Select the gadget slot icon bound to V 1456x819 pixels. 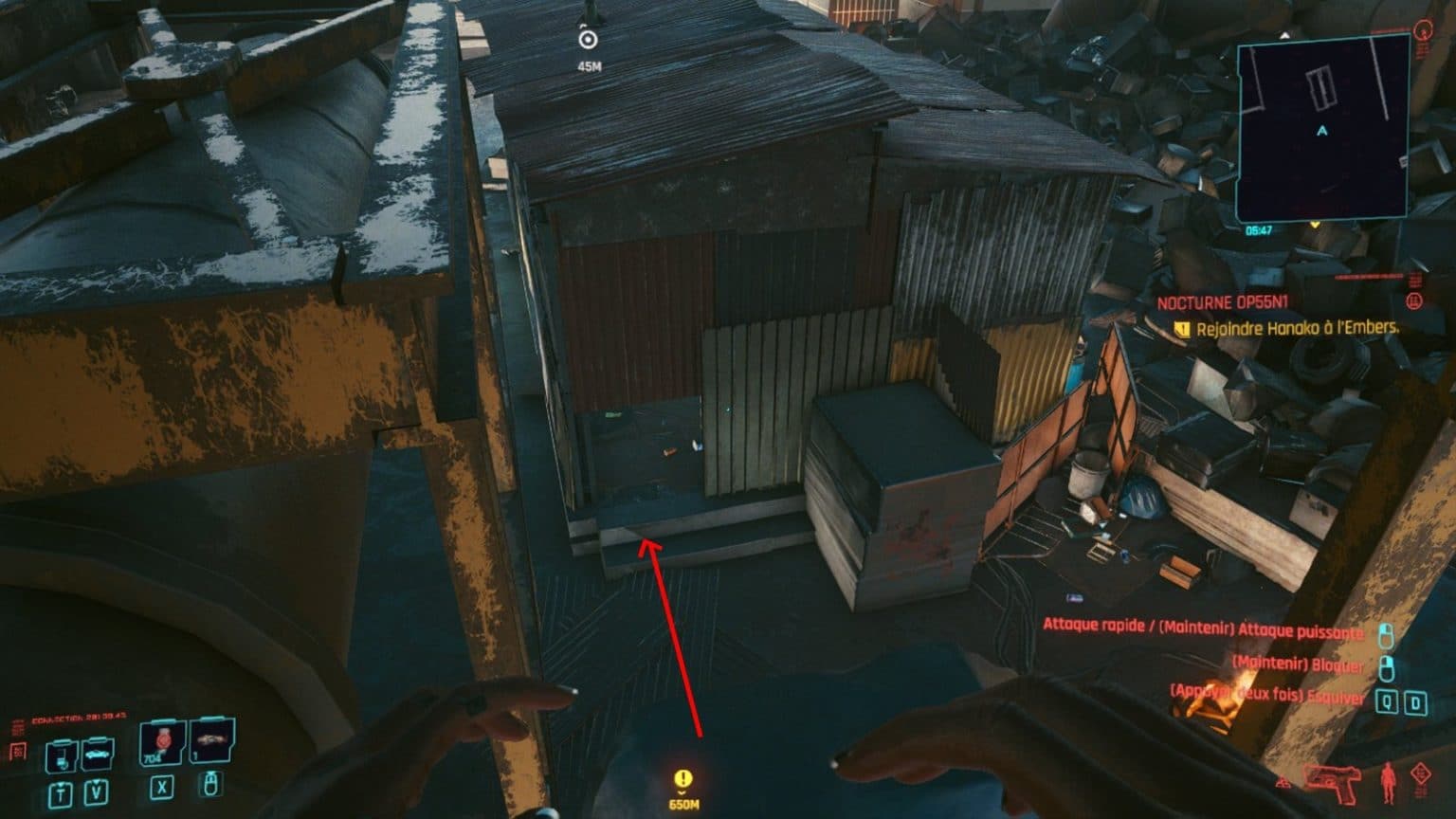tap(96, 792)
